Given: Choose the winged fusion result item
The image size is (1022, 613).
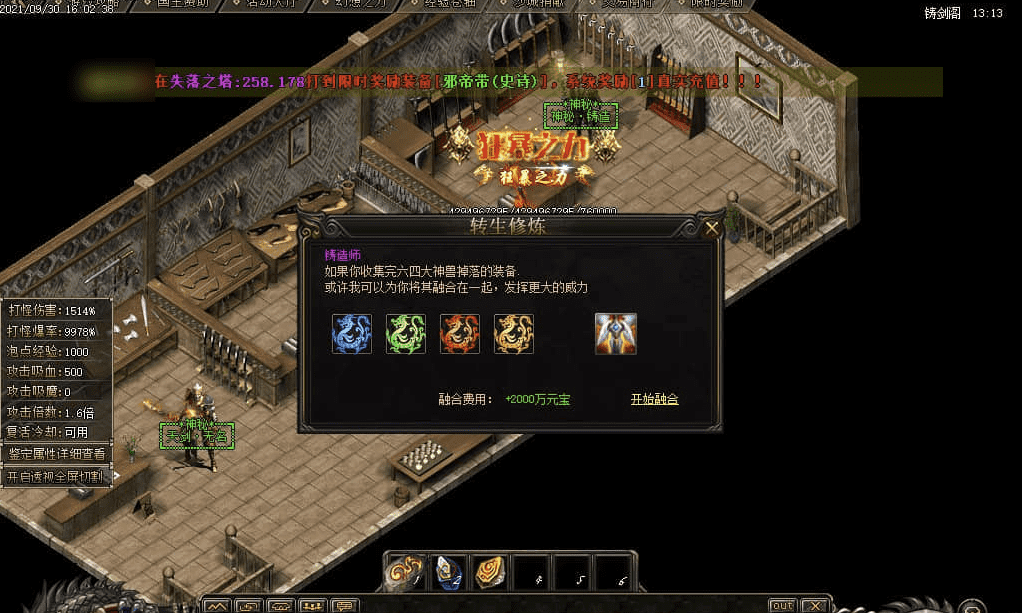Looking at the screenshot, I should (x=616, y=334).
